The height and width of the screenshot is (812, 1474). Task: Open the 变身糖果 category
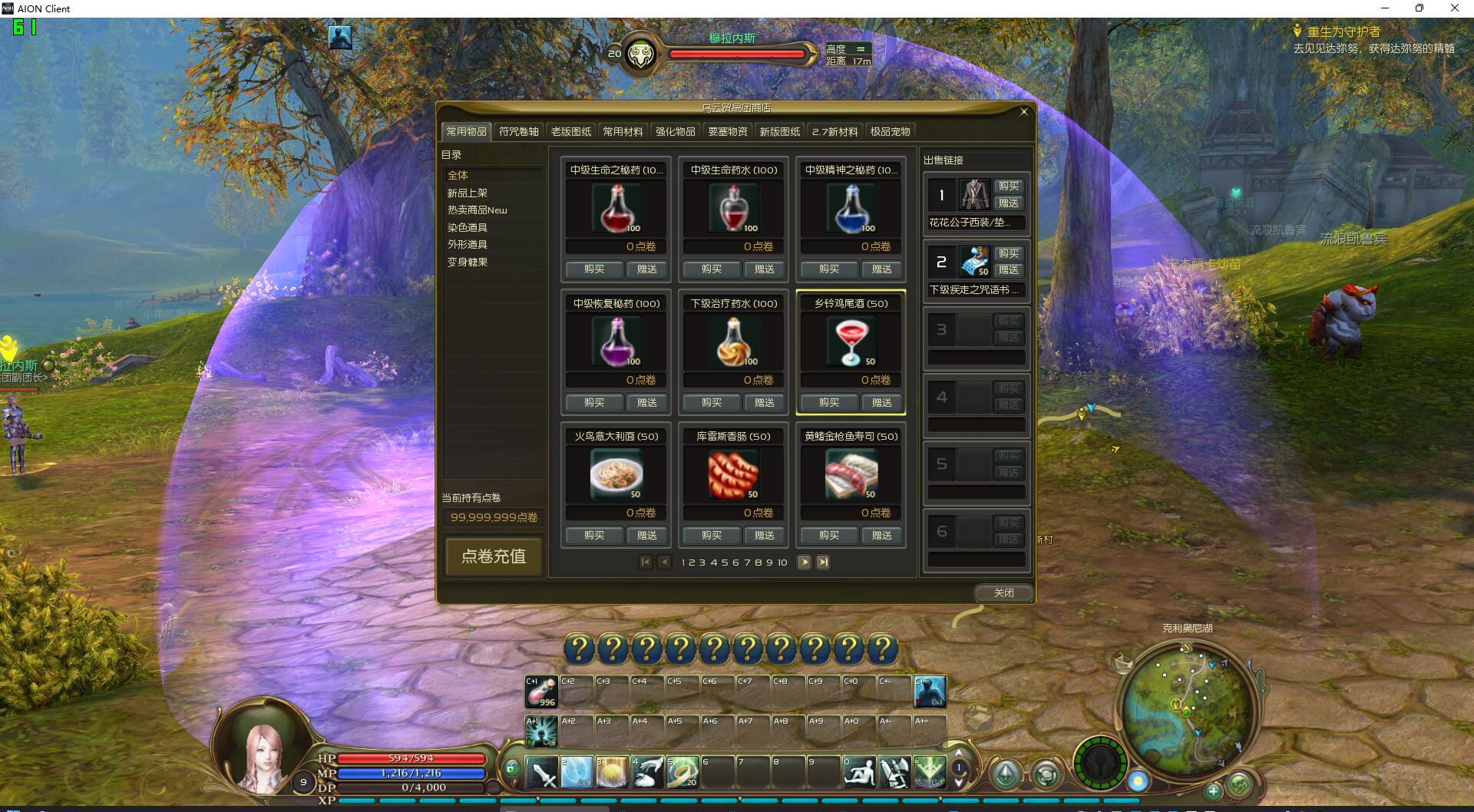point(468,262)
